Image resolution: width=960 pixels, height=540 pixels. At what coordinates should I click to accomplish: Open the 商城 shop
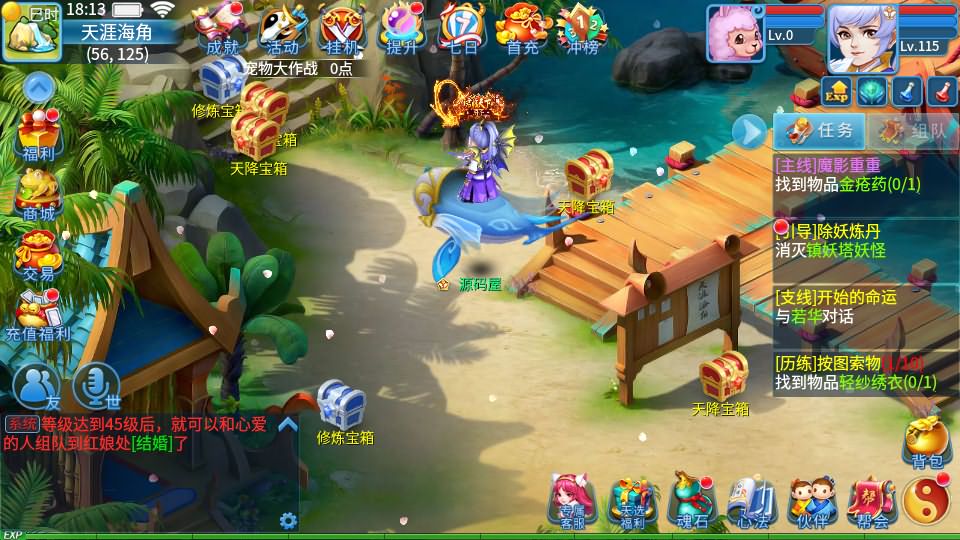[39, 193]
